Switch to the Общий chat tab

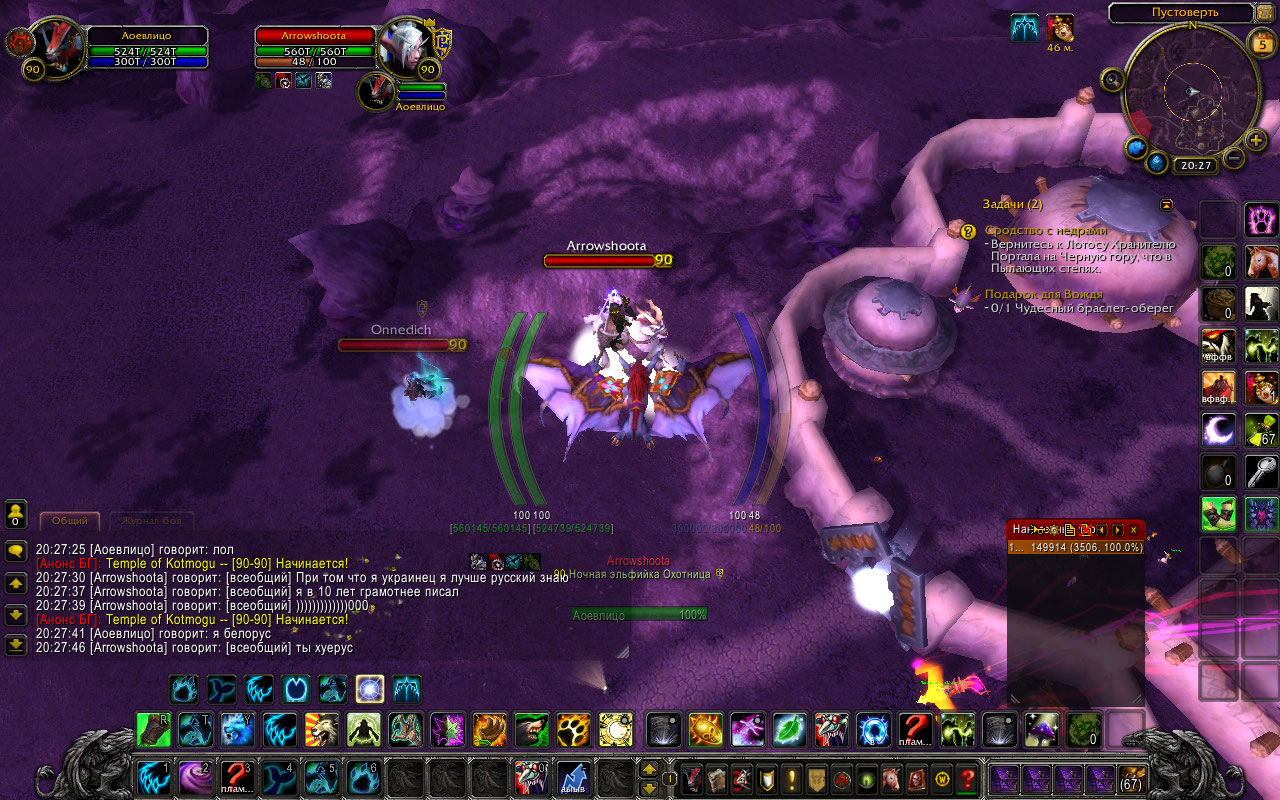coord(70,521)
